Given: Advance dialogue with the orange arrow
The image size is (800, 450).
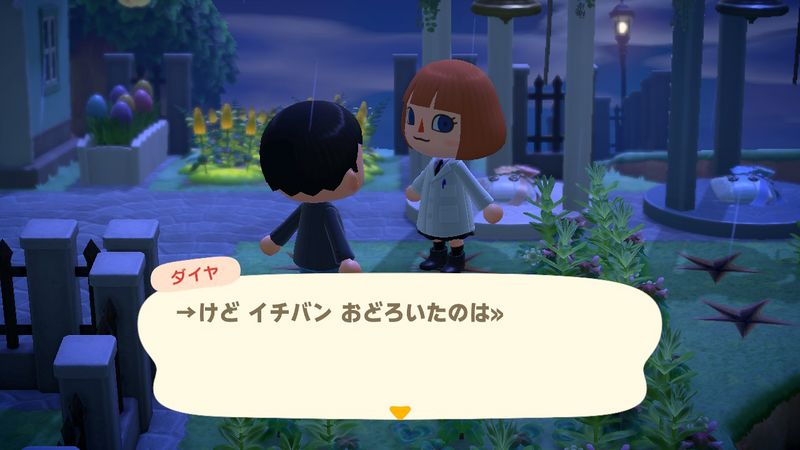Looking at the screenshot, I should (x=400, y=411).
